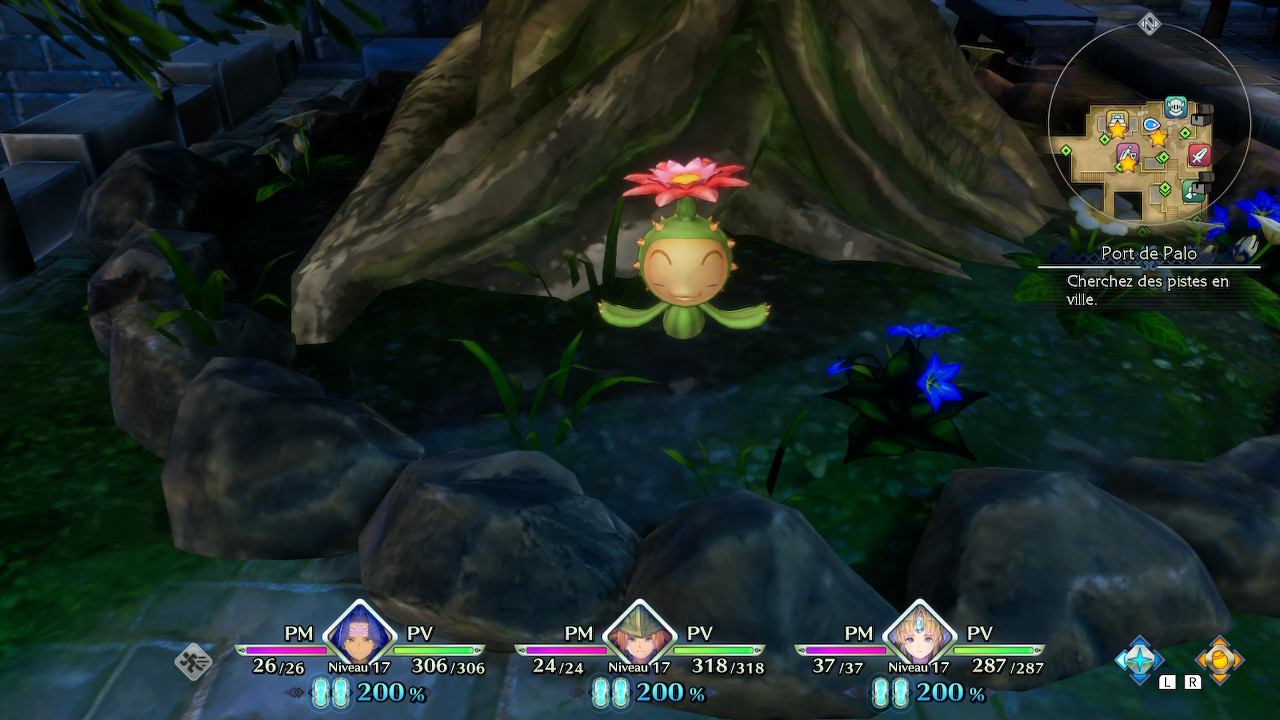
Task: Open the orange item pot shortcut
Action: [1219, 659]
